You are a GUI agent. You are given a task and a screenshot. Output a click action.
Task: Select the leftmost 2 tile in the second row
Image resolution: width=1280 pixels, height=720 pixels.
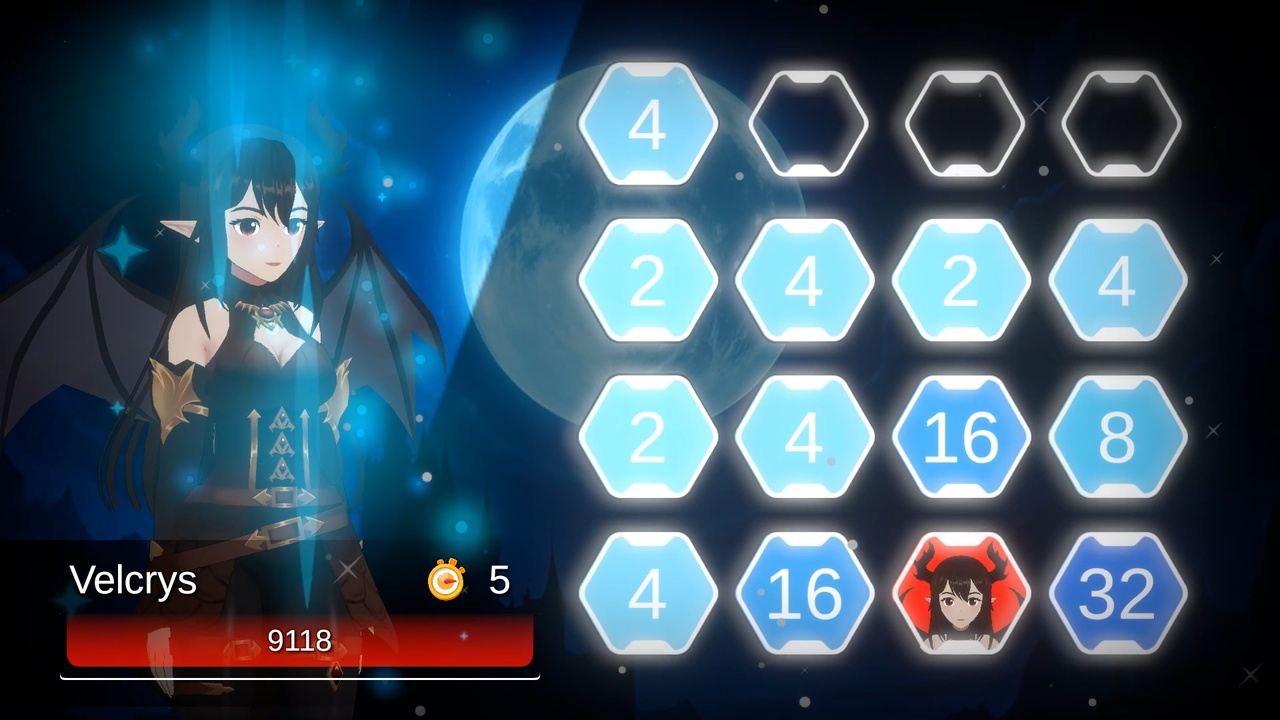pos(648,282)
